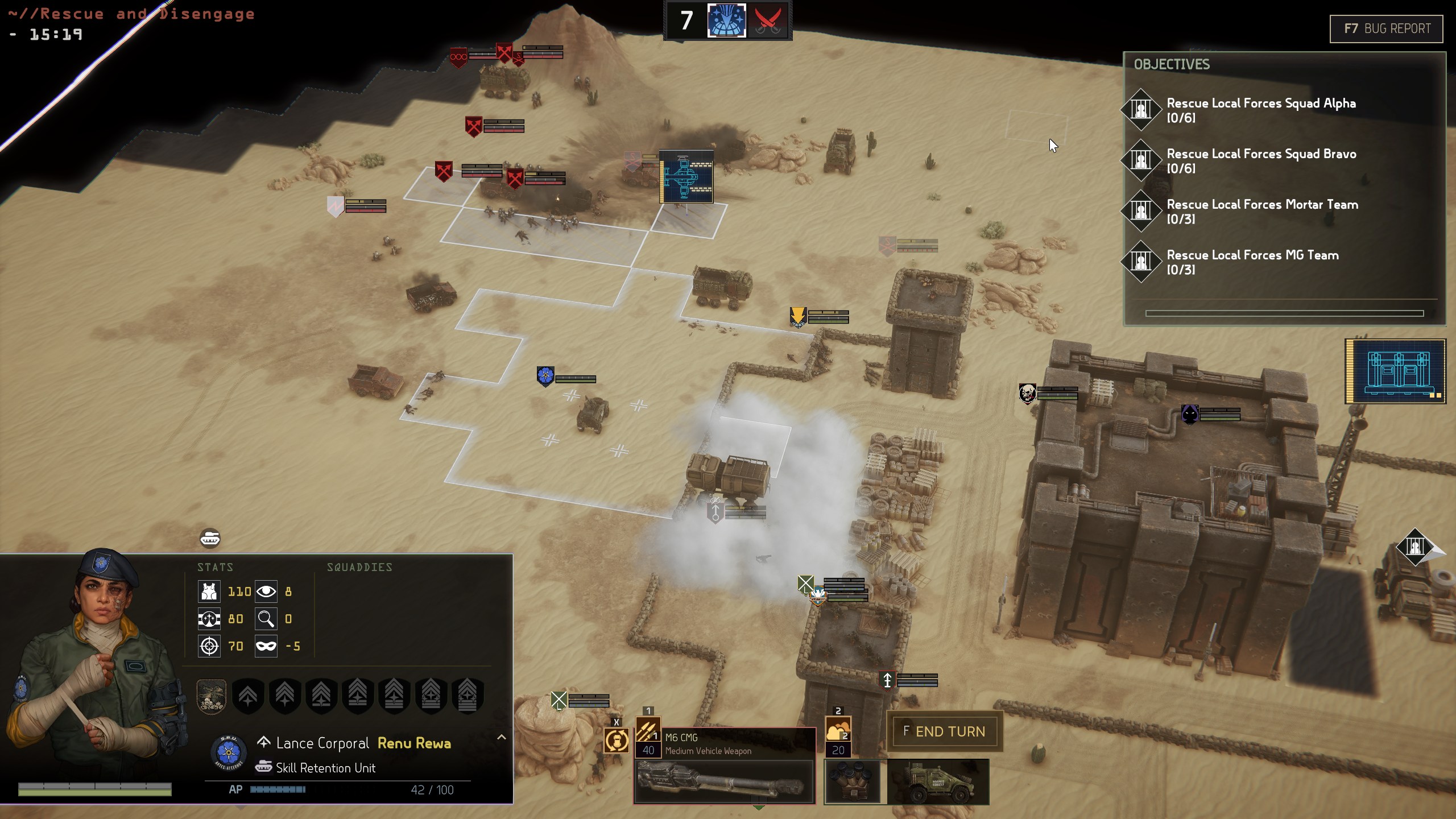Select Rescue Local Forces Squad Alpha objective

[x=1260, y=110]
